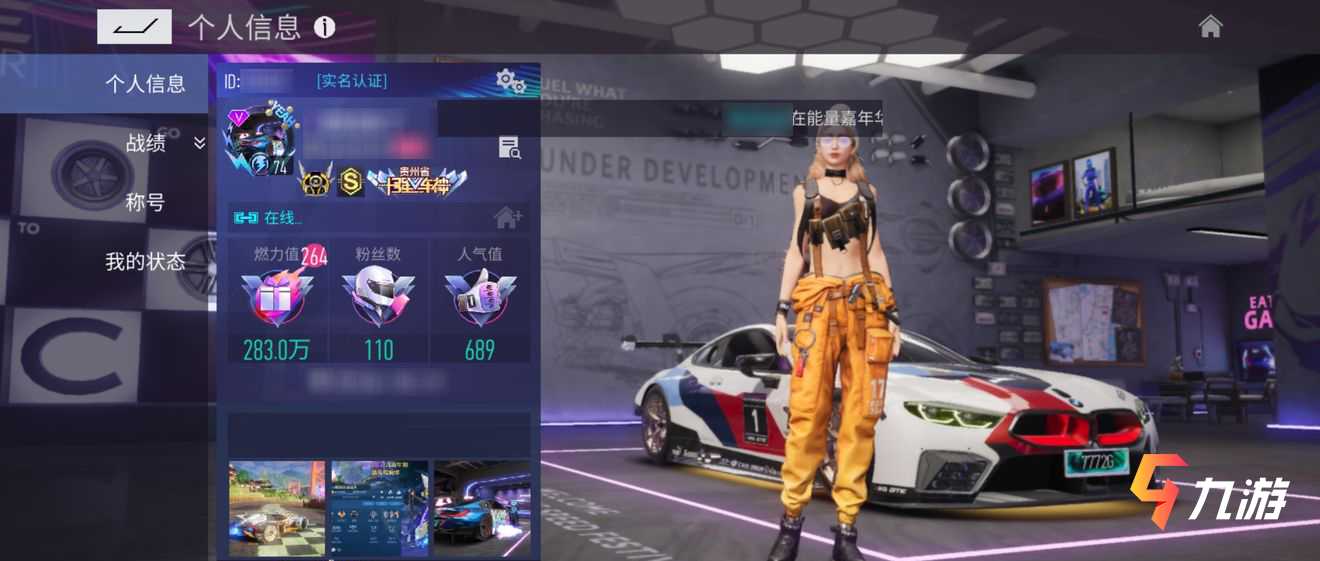View the 粉丝数 helmet icon
1320x561 pixels.
(x=378, y=297)
